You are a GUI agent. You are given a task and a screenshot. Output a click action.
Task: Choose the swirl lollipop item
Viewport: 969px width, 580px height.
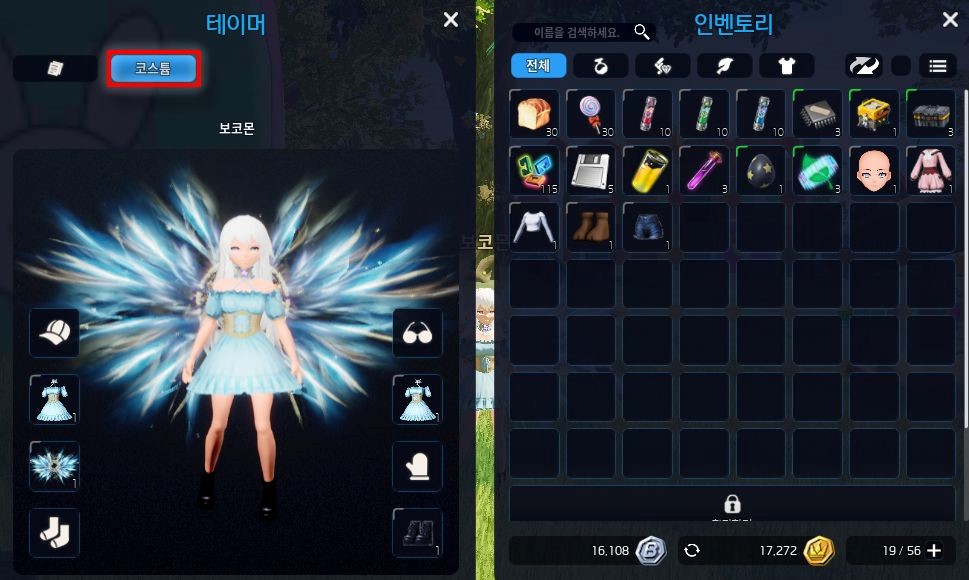[590, 113]
